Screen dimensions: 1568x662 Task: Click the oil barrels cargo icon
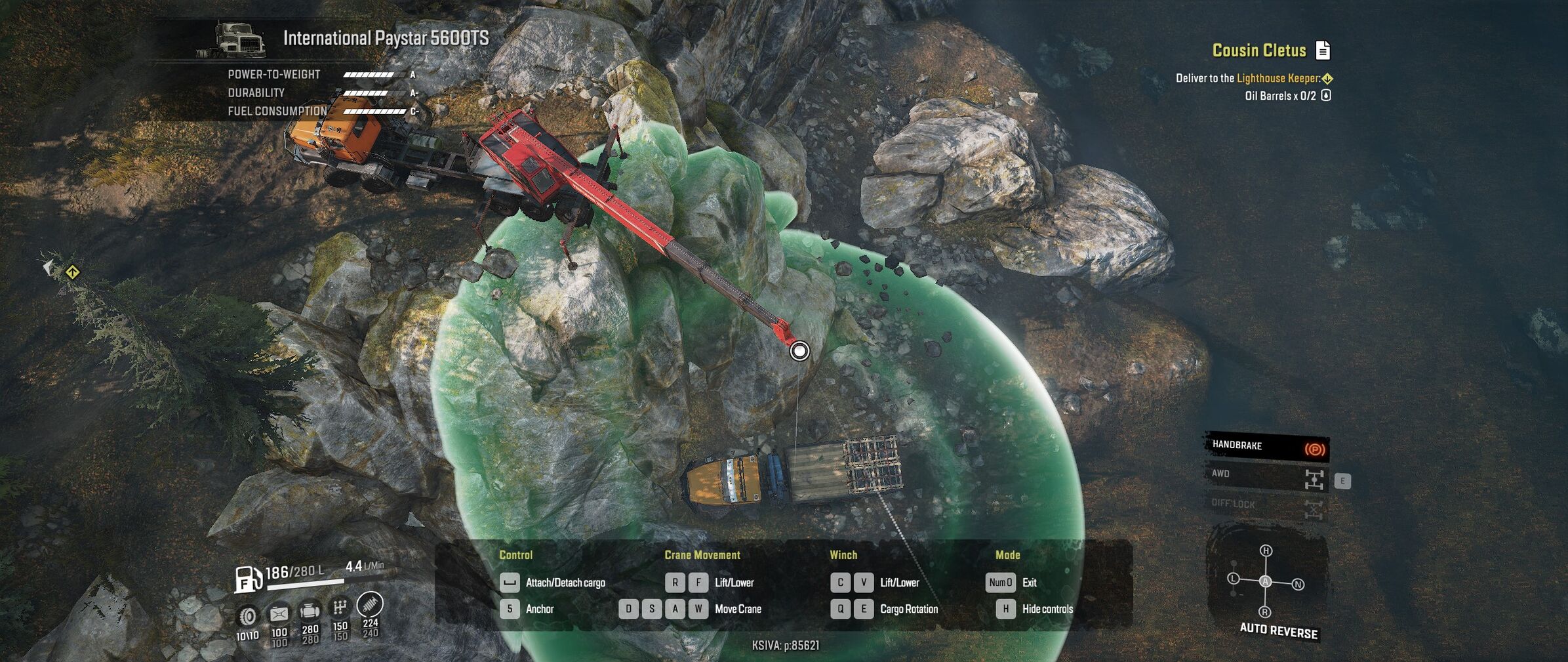pyautogui.click(x=1326, y=96)
